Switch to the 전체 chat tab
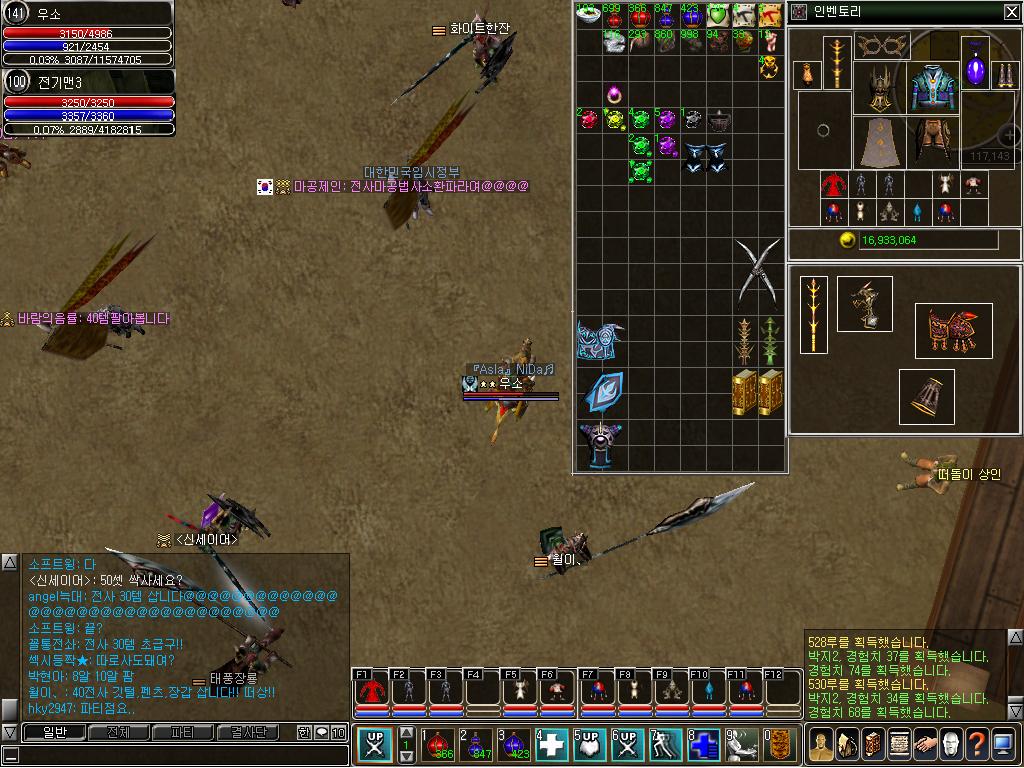1024x768 pixels. click(118, 733)
